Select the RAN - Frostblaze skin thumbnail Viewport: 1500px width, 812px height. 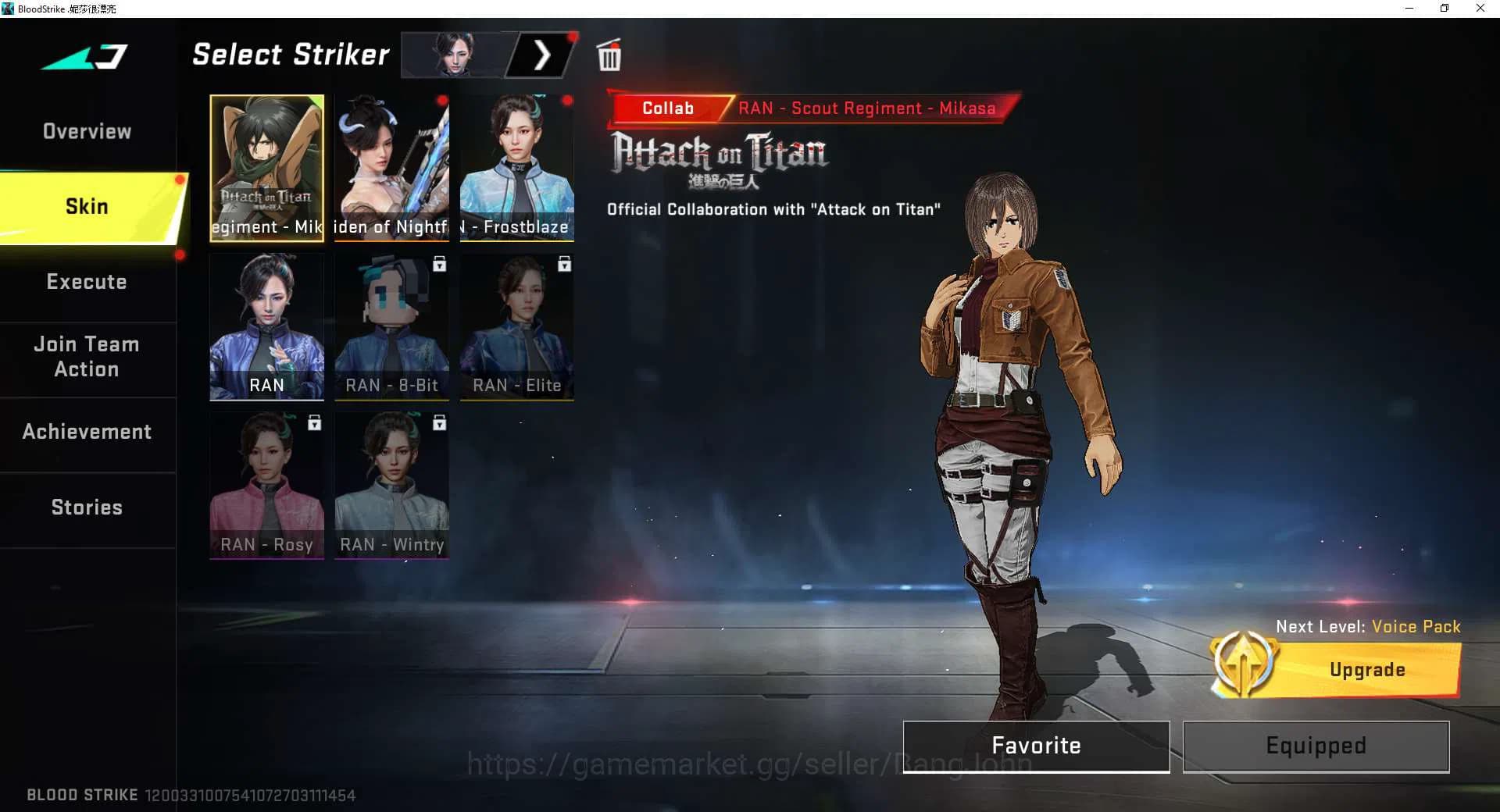(x=516, y=166)
